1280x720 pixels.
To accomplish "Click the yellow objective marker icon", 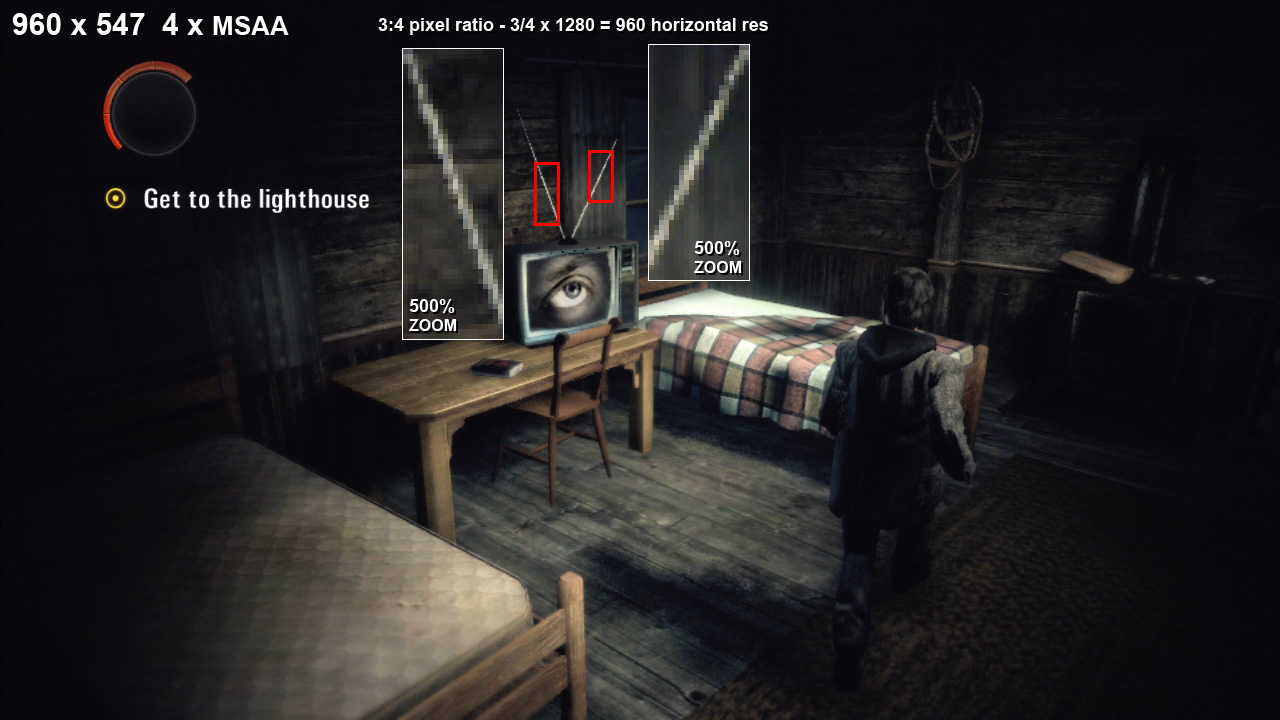I will tap(116, 199).
